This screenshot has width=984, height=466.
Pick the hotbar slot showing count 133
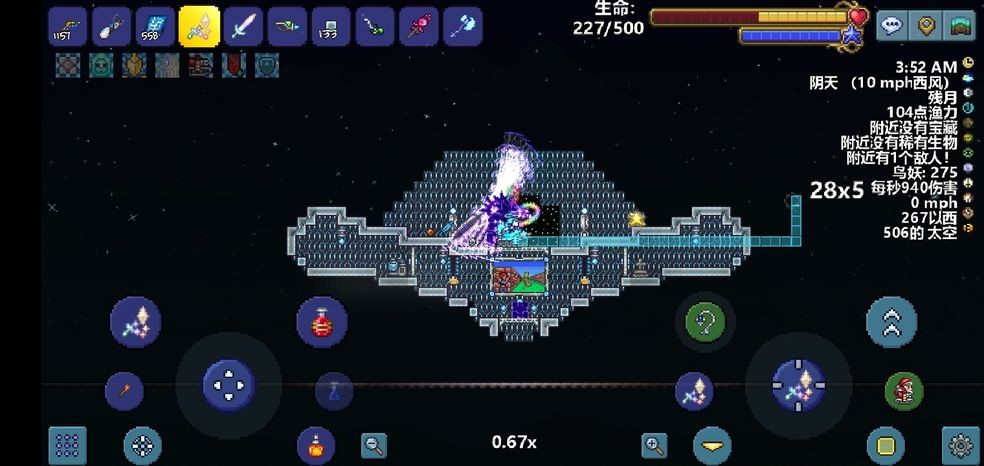coord(330,27)
